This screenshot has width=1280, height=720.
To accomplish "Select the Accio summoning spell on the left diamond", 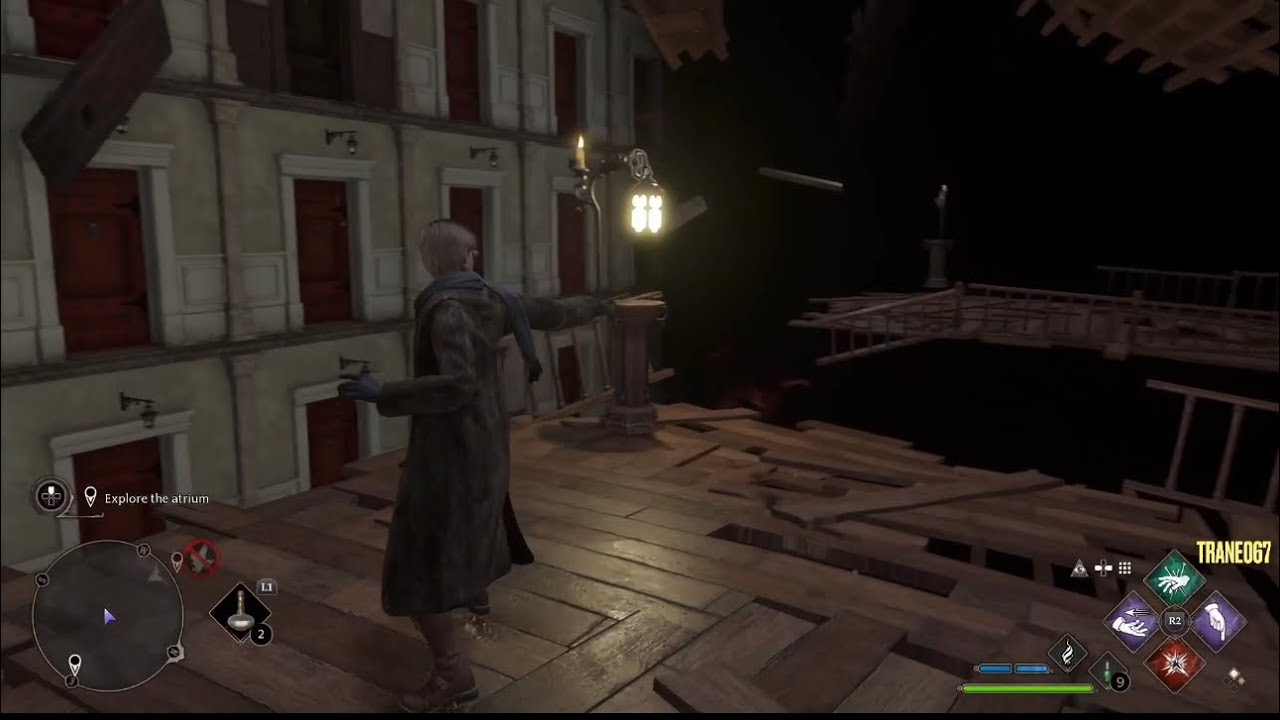I will (1130, 620).
